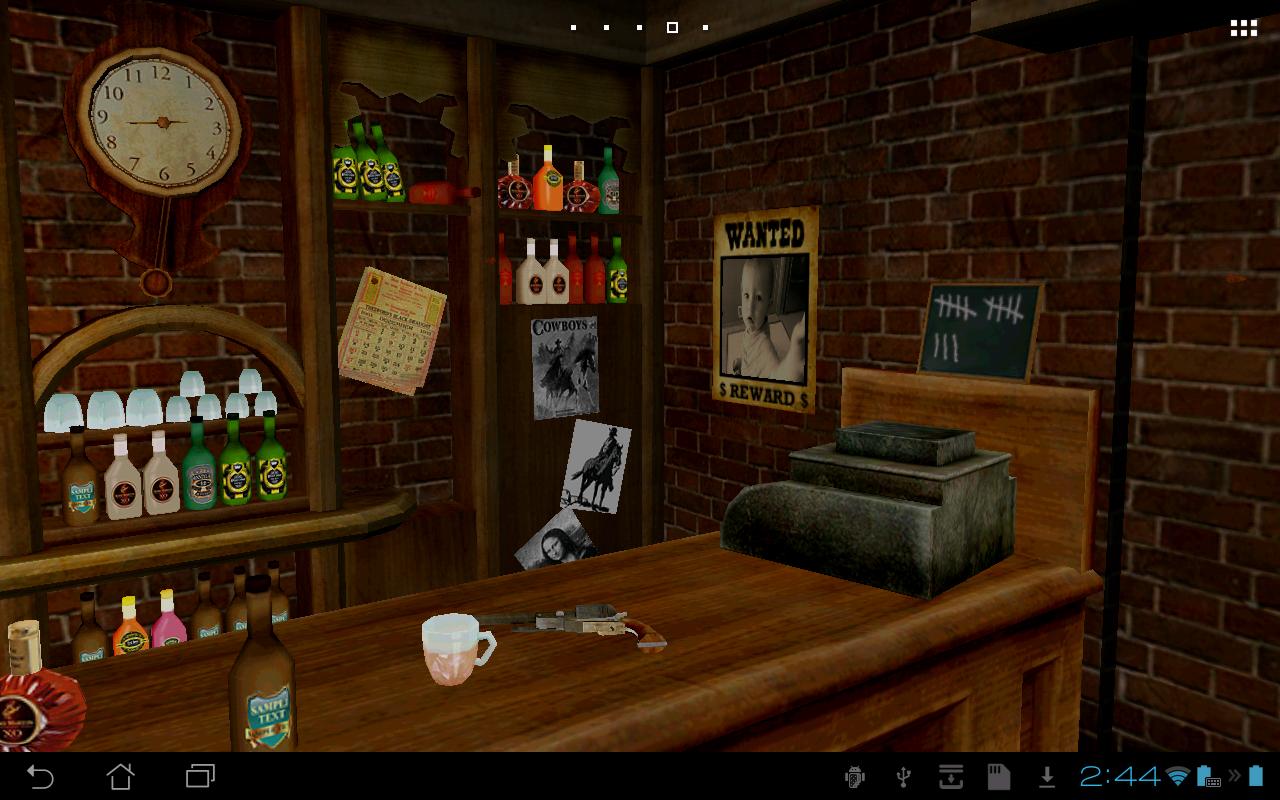Open the SD card notification icon
The width and height of the screenshot is (1280, 800).
click(x=998, y=776)
